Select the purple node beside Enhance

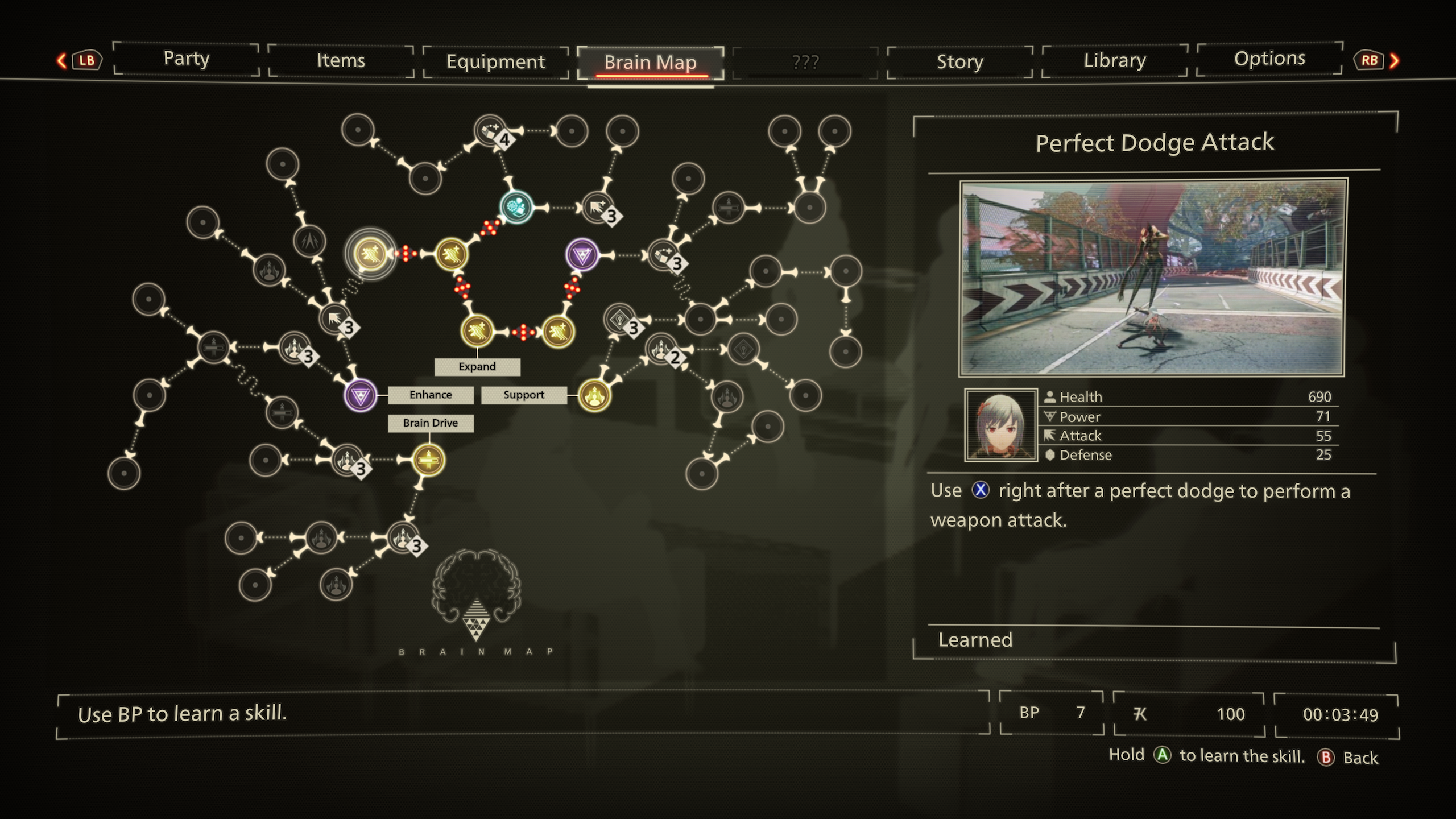tap(361, 395)
